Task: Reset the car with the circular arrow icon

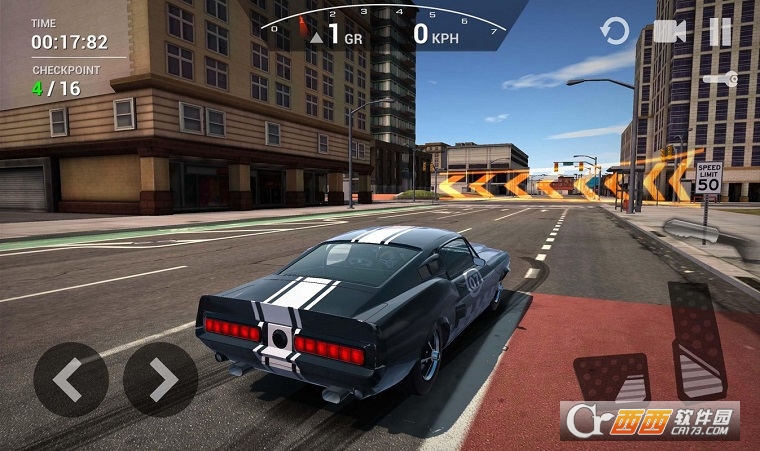Action: click(614, 32)
